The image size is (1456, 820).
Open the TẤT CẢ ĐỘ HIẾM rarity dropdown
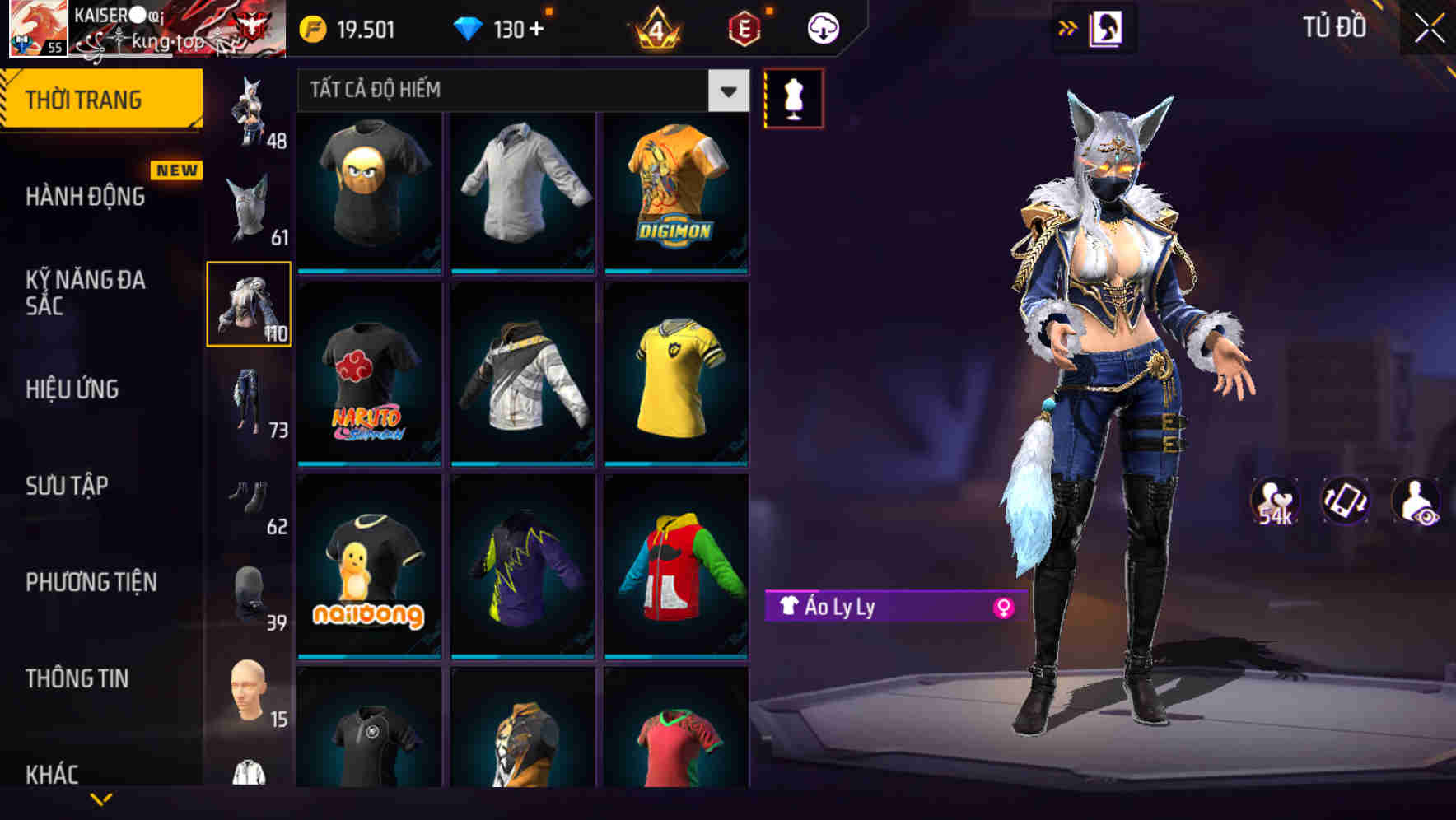pyautogui.click(x=520, y=91)
